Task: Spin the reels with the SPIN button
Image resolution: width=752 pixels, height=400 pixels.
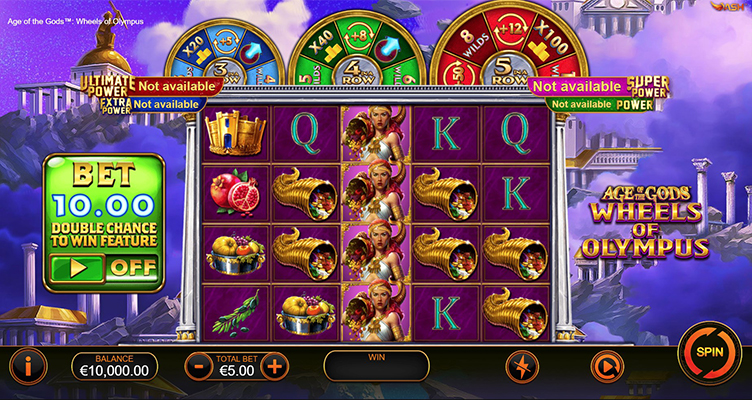Action: click(x=709, y=352)
